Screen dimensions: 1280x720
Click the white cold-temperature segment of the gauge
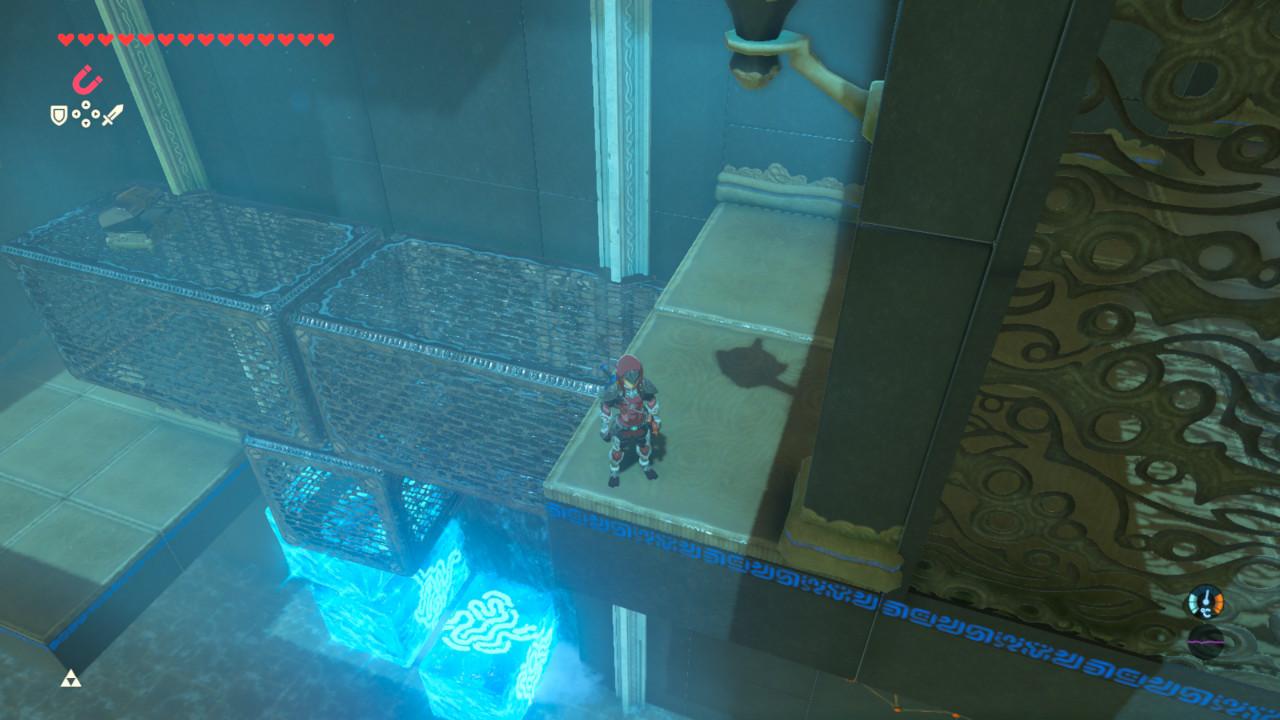point(1193,603)
